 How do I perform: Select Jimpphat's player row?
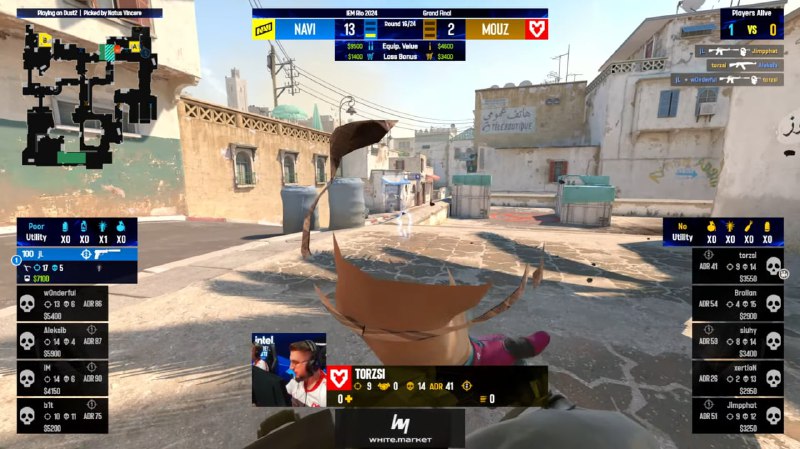coord(738,416)
